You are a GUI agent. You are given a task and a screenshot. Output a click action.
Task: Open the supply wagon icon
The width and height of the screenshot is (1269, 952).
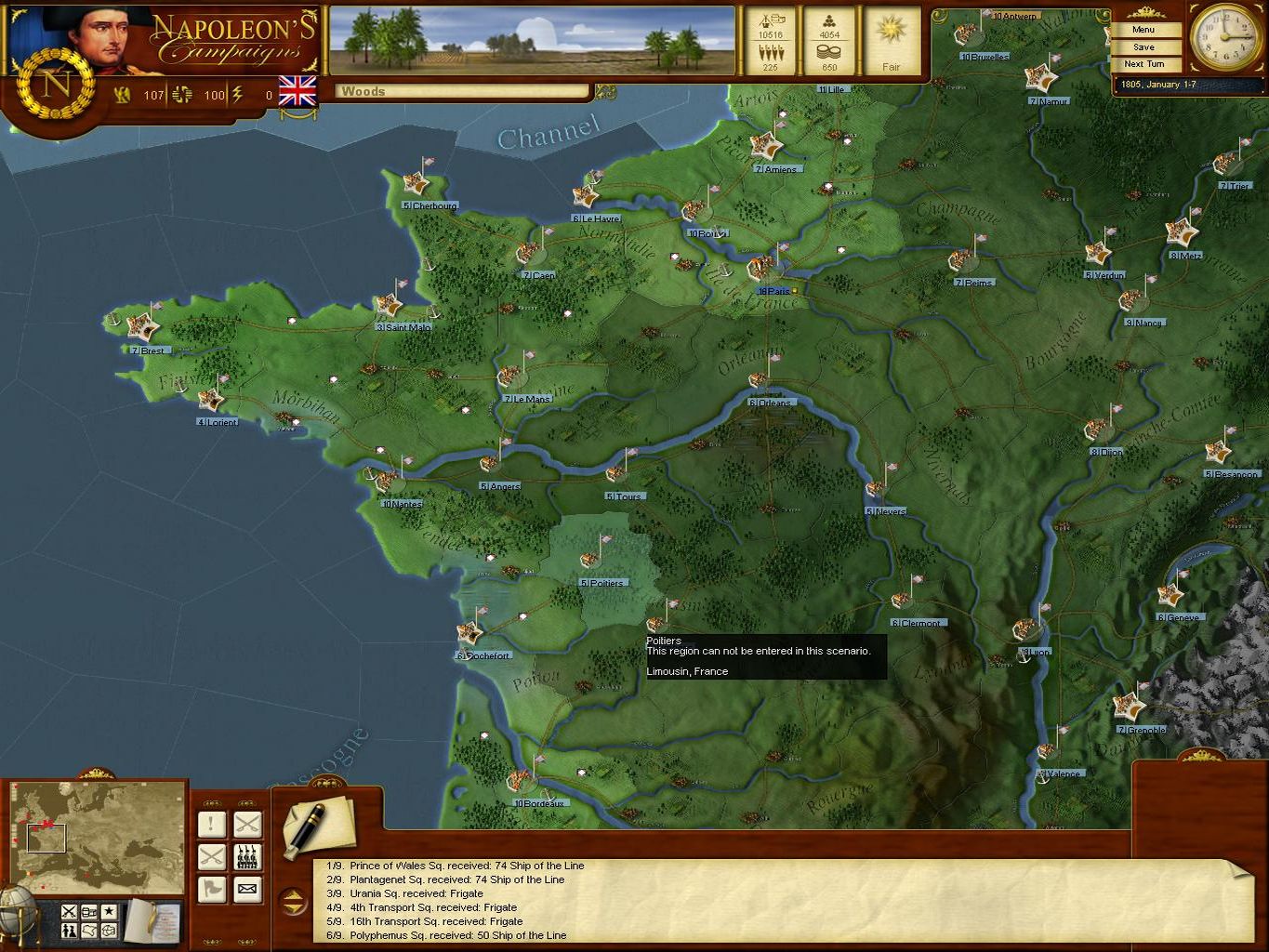pyautogui.click(x=88, y=911)
